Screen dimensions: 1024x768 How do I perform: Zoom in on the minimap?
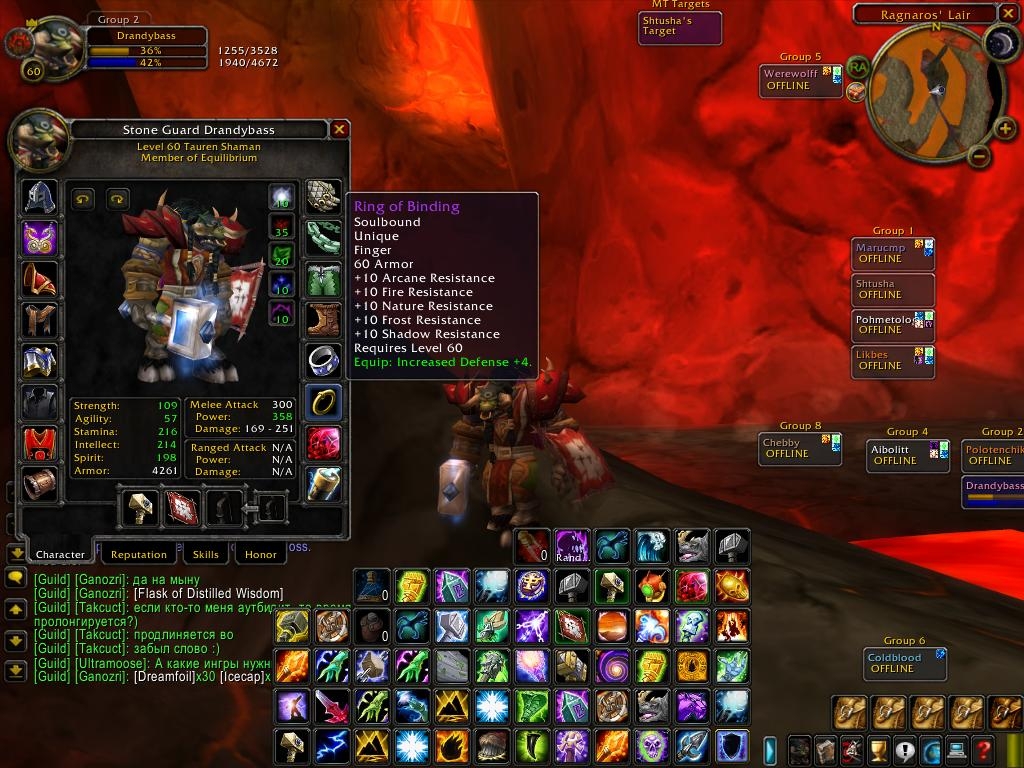1004,128
